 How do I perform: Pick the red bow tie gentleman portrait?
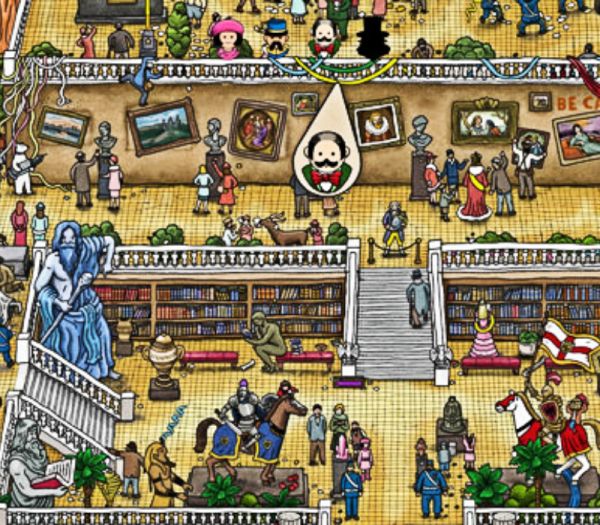(x=323, y=37)
